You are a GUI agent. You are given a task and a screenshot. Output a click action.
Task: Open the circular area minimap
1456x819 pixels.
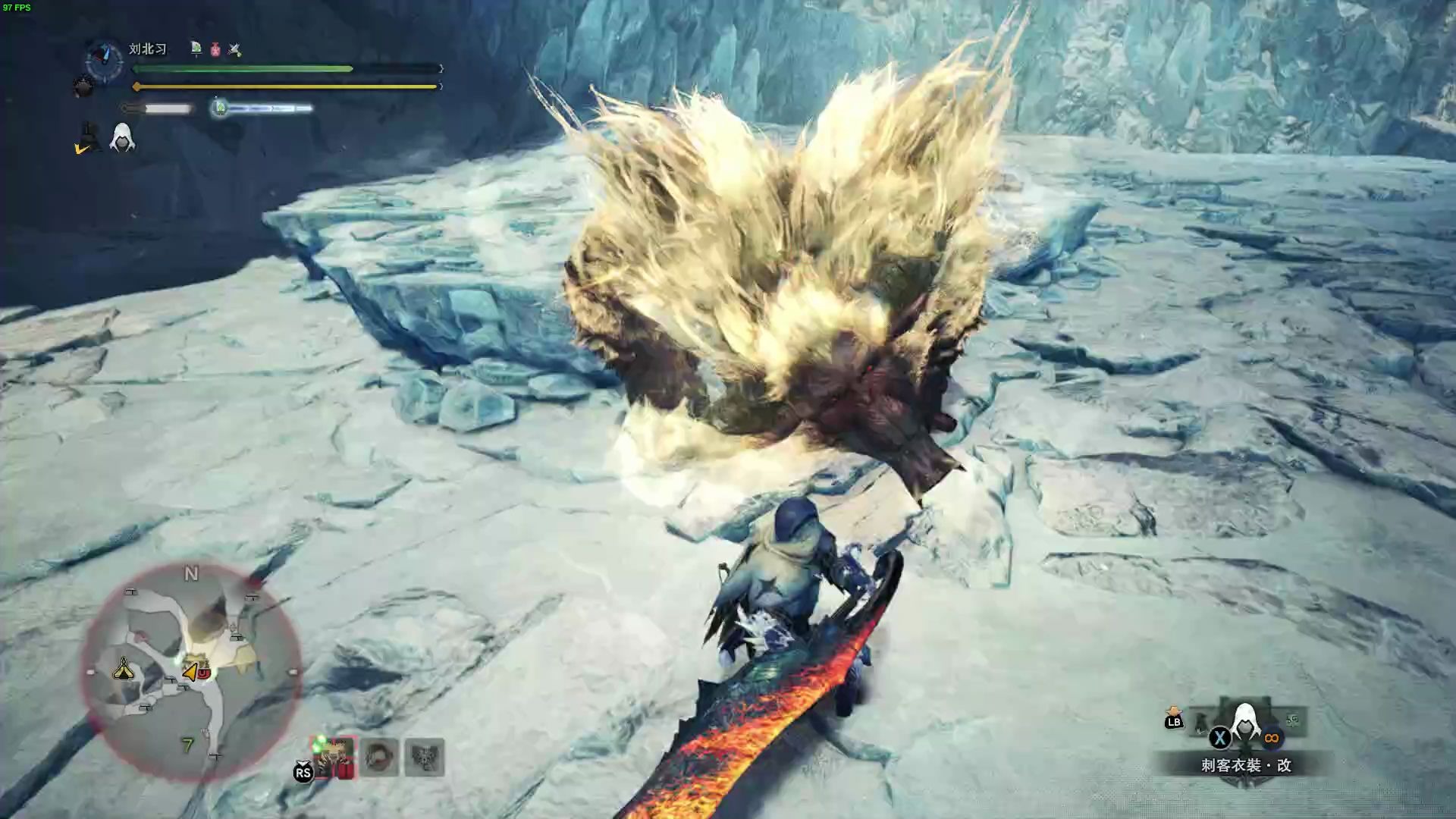(x=191, y=672)
